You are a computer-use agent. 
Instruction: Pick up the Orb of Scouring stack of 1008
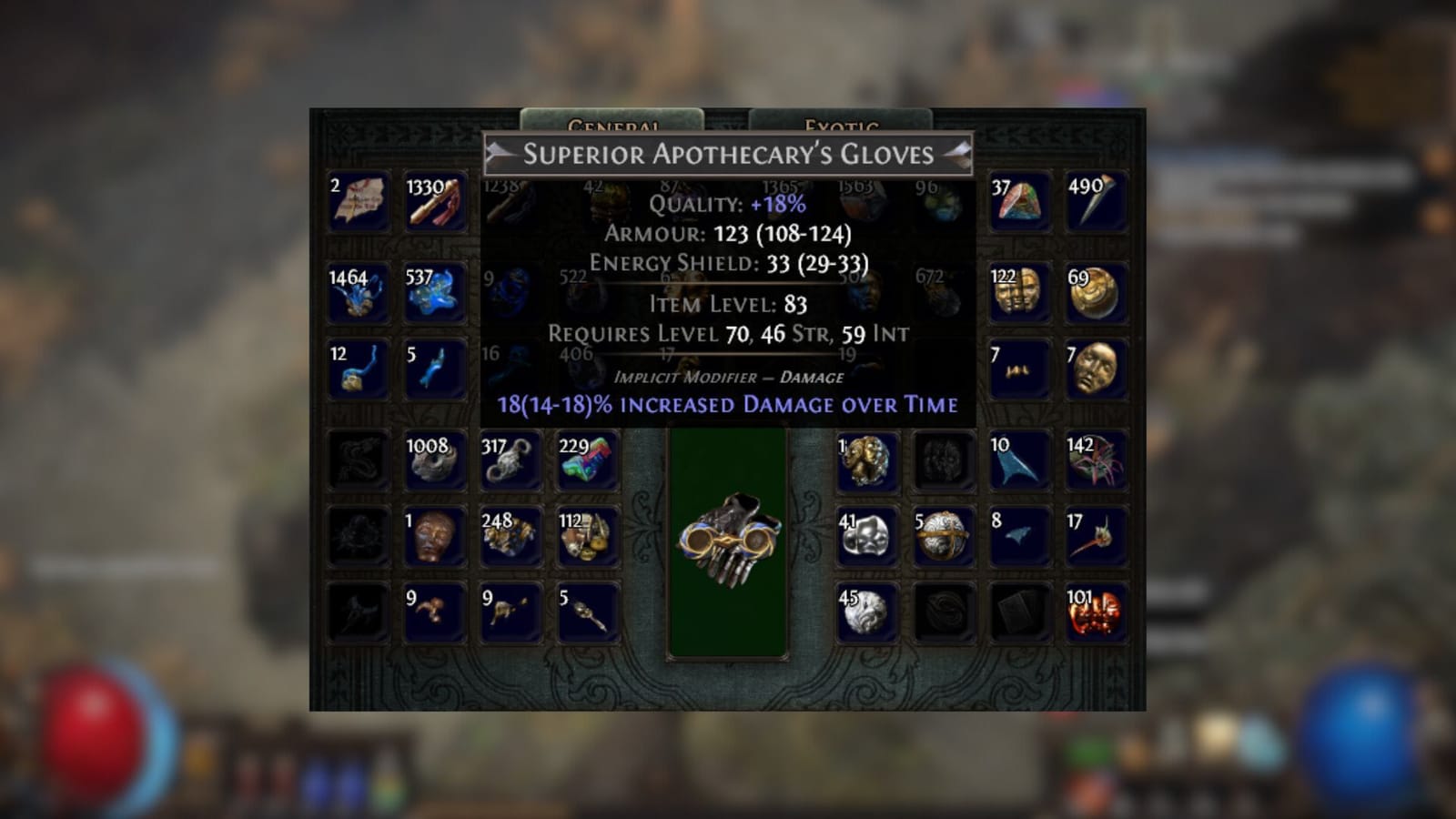click(435, 460)
